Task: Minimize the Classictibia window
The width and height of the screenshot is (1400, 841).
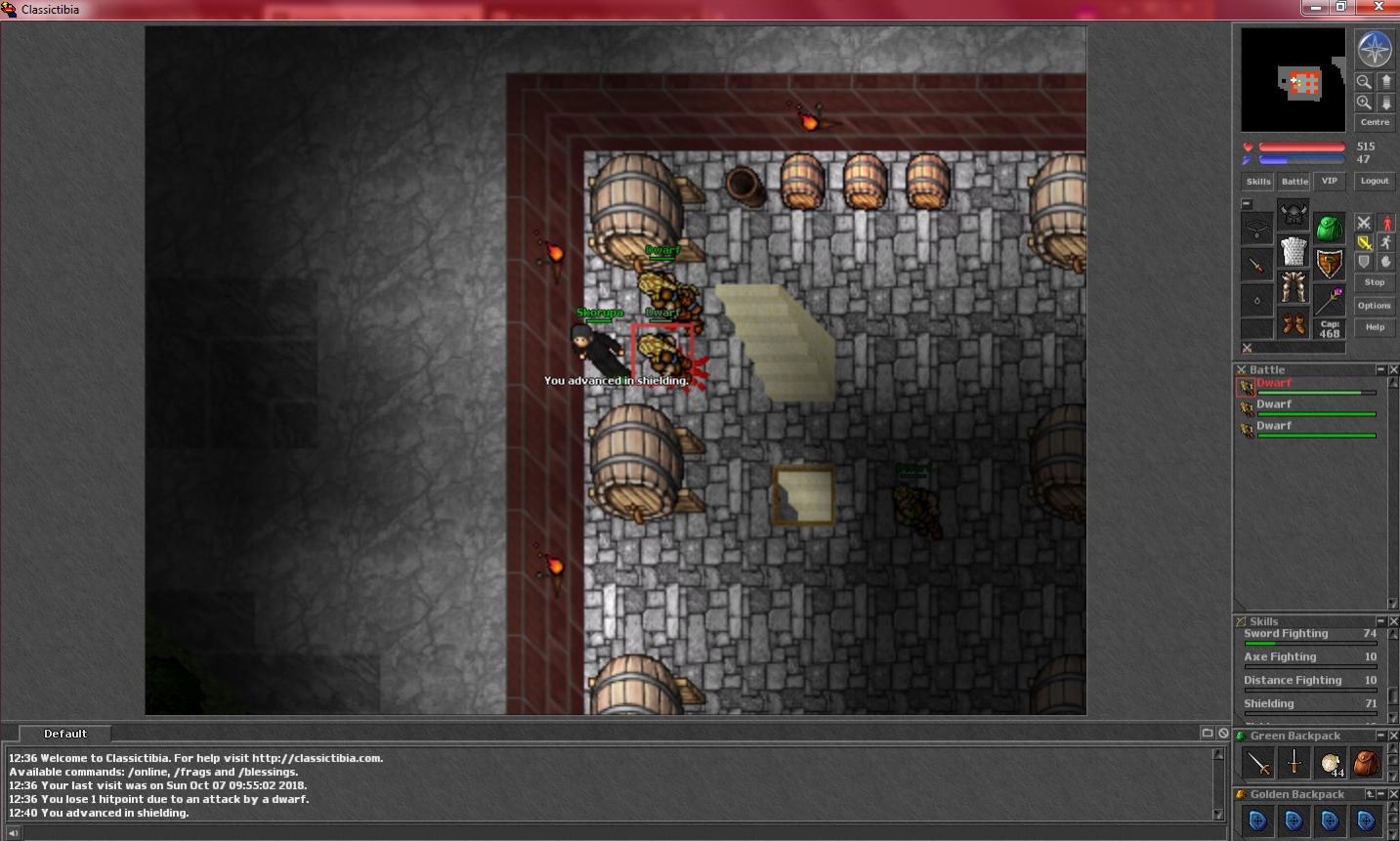Action: [1317, 7]
